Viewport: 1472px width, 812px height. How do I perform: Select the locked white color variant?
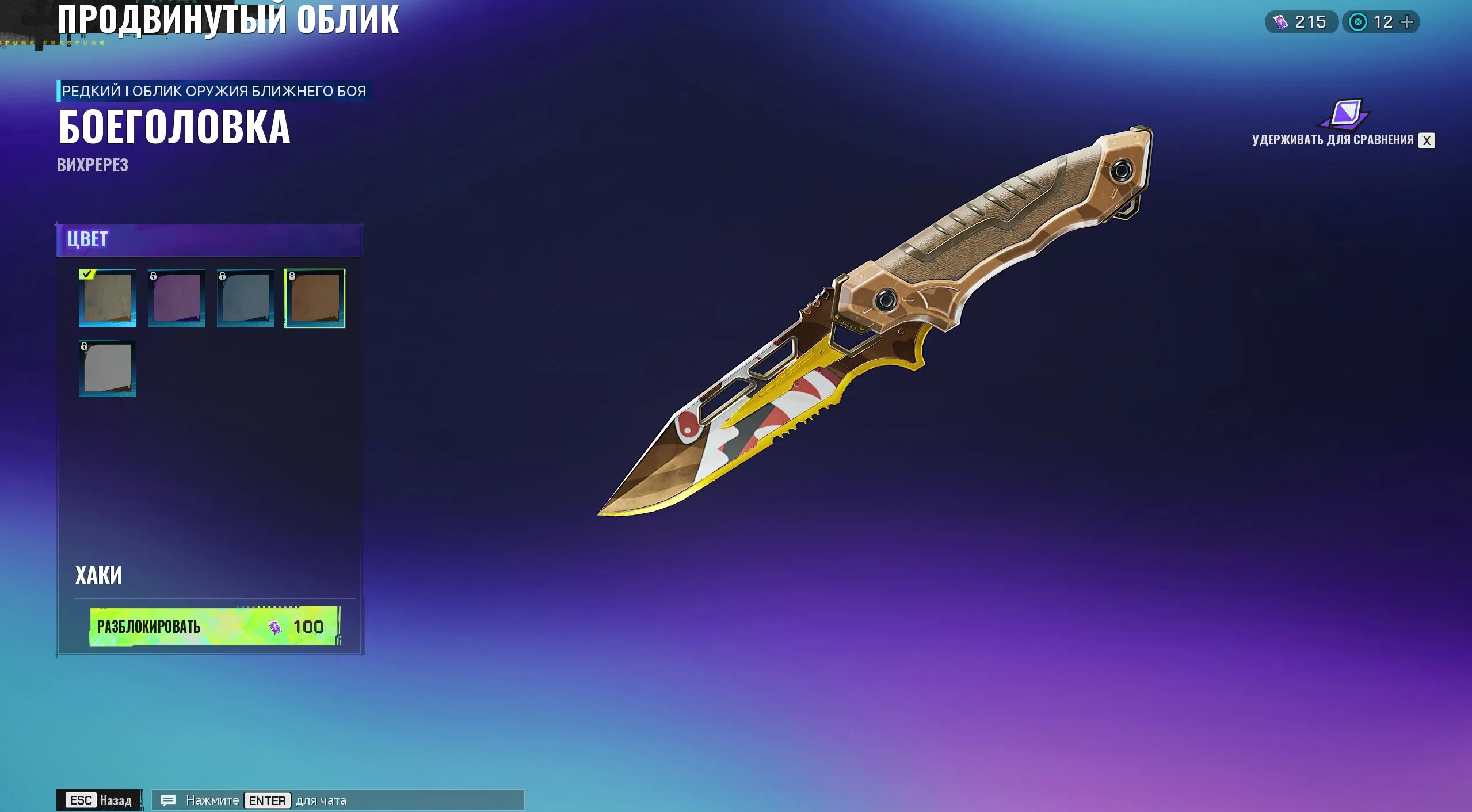point(107,368)
